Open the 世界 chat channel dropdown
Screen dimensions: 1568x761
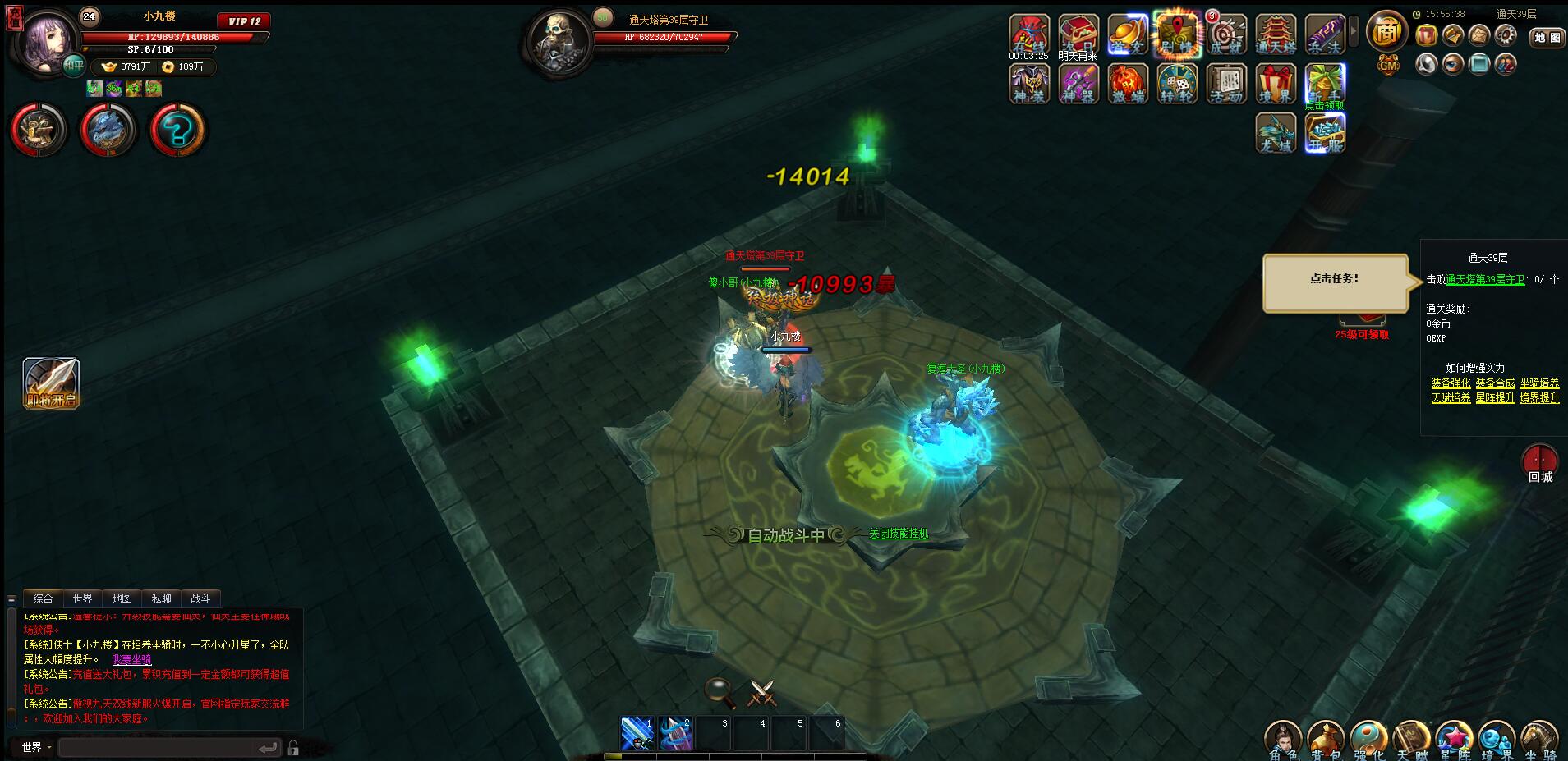click(36, 747)
